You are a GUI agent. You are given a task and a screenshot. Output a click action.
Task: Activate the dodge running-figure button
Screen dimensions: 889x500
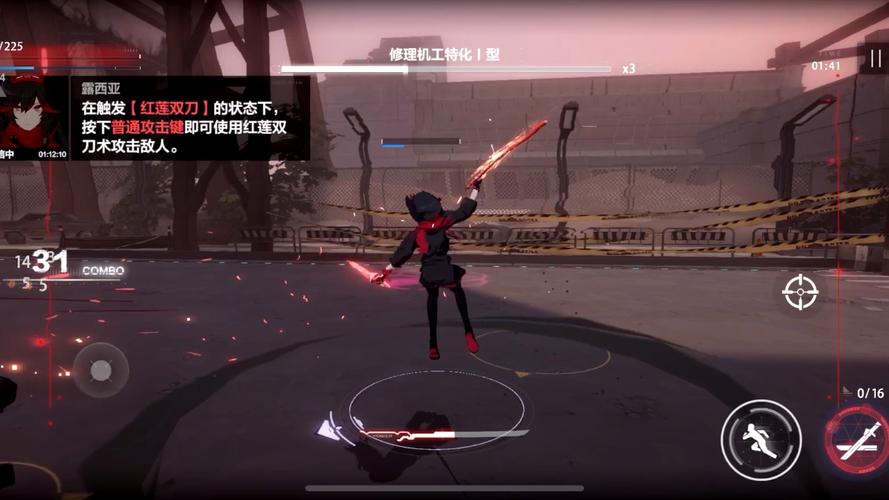pyautogui.click(x=760, y=439)
